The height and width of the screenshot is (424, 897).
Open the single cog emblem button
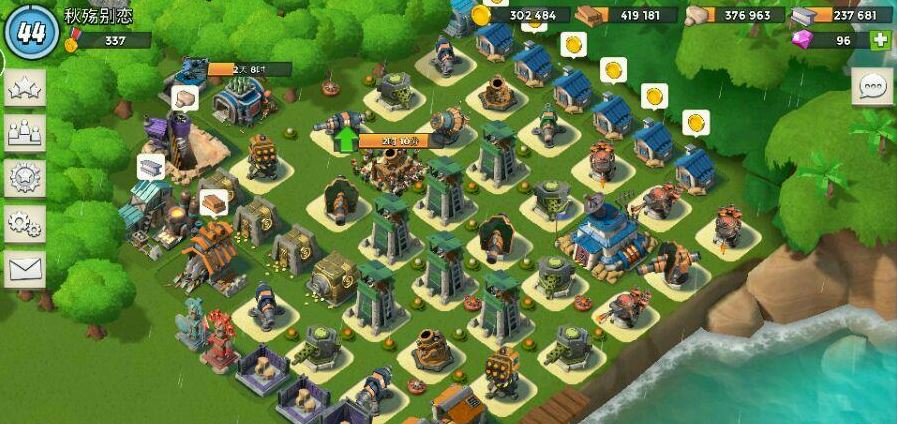click(x=24, y=178)
